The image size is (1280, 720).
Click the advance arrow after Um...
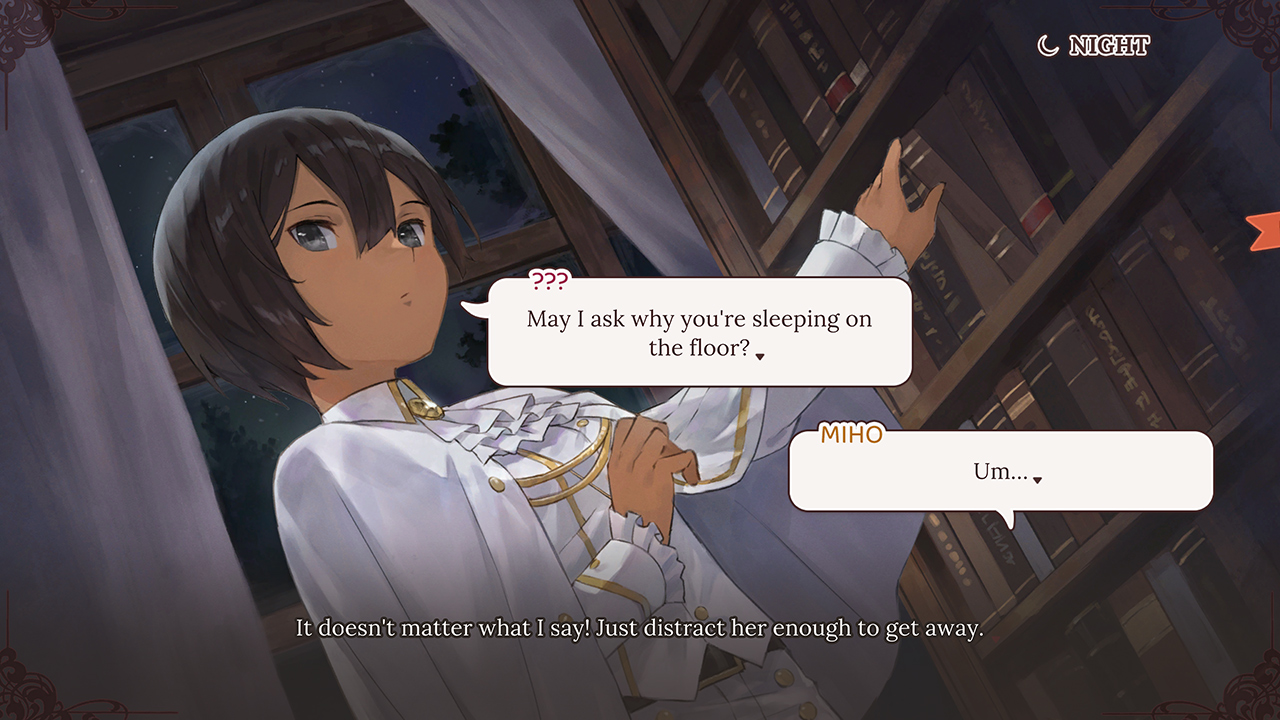(x=1037, y=479)
